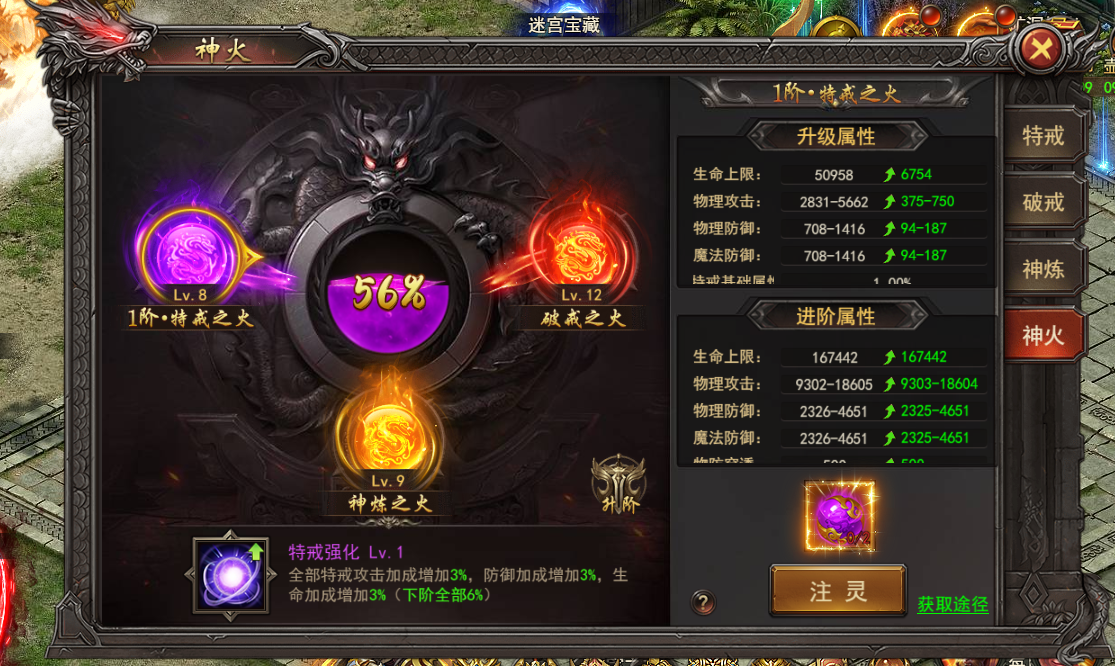Image resolution: width=1115 pixels, height=666 pixels.
Task: Close the 神火 panel
Action: (1041, 47)
